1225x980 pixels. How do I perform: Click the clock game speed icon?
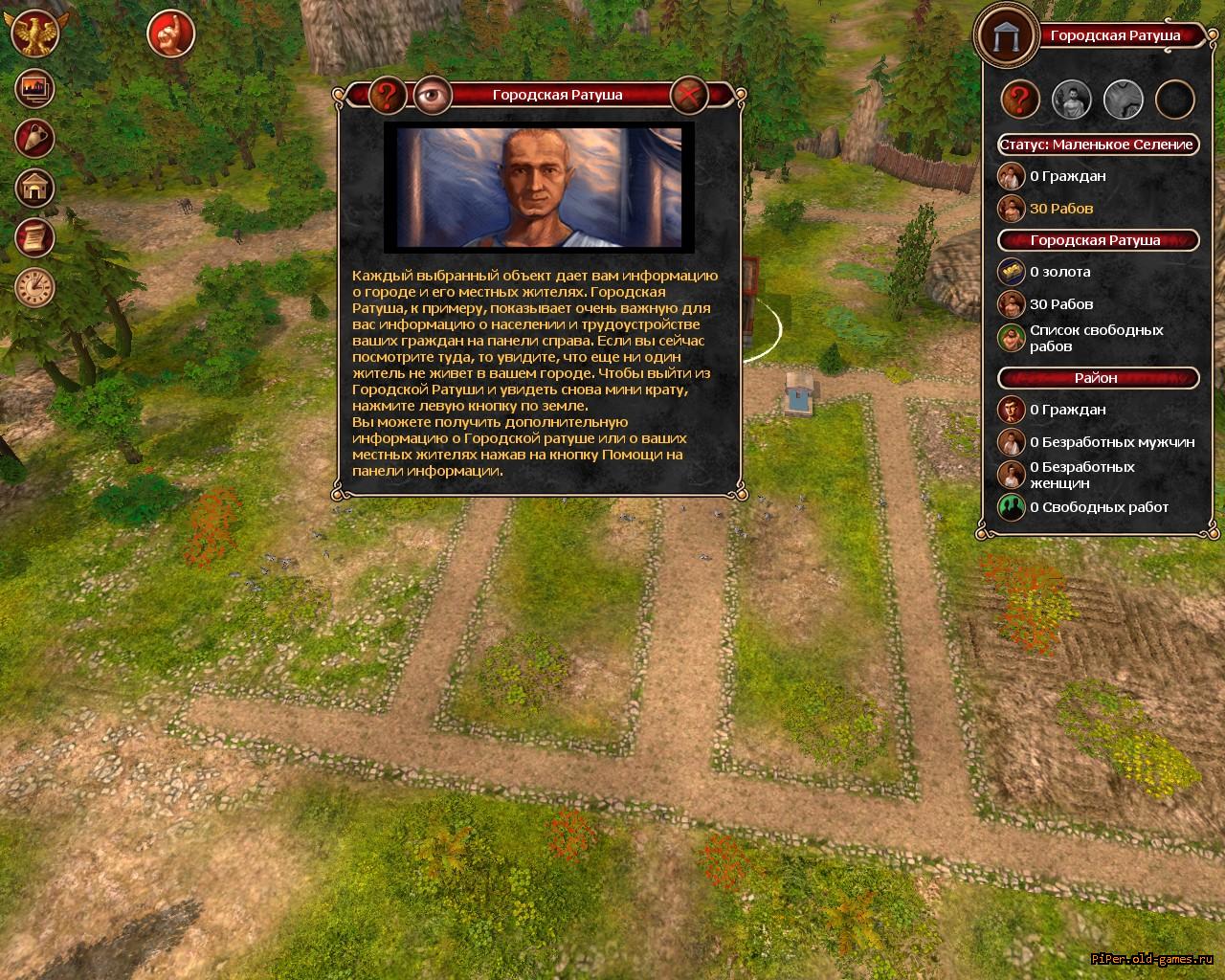pos(35,286)
